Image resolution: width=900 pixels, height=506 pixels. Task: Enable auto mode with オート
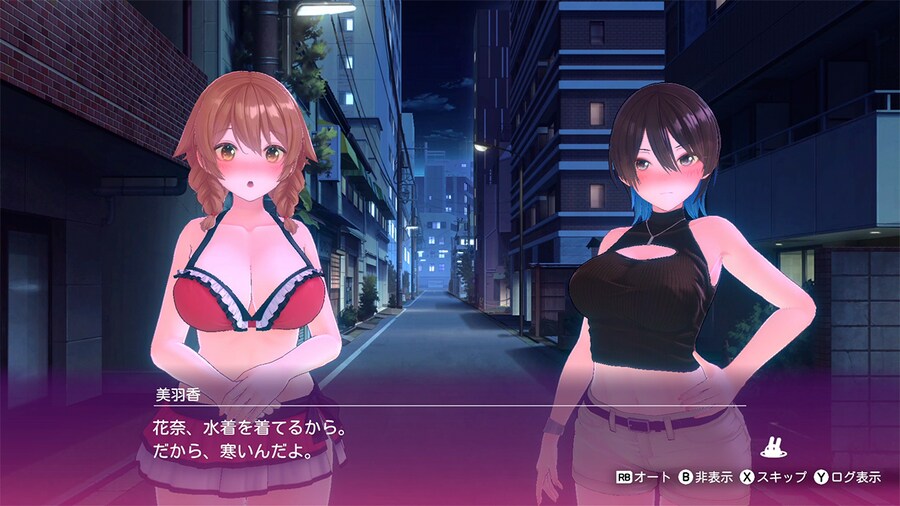point(642,478)
